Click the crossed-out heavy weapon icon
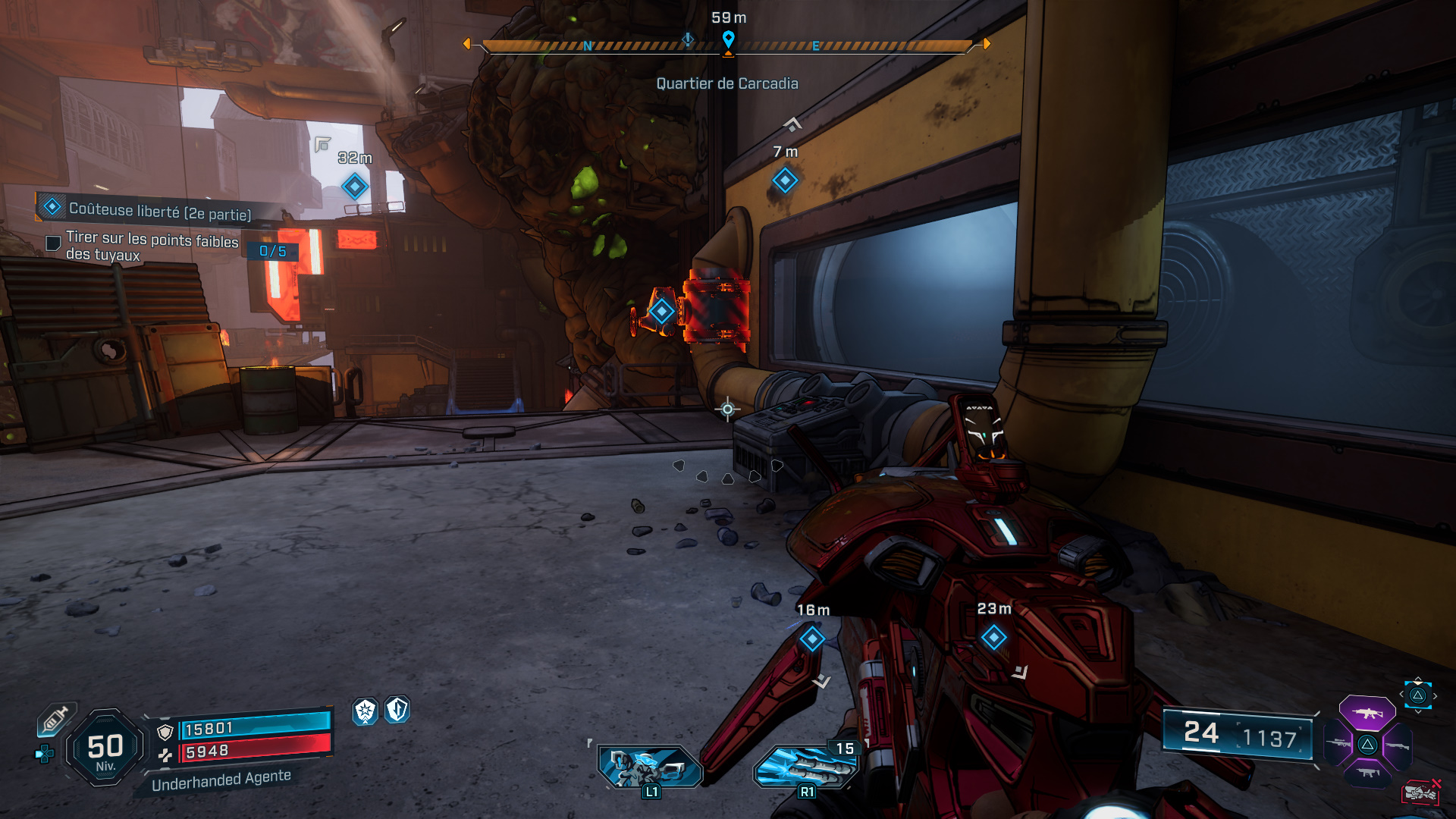 [1422, 791]
